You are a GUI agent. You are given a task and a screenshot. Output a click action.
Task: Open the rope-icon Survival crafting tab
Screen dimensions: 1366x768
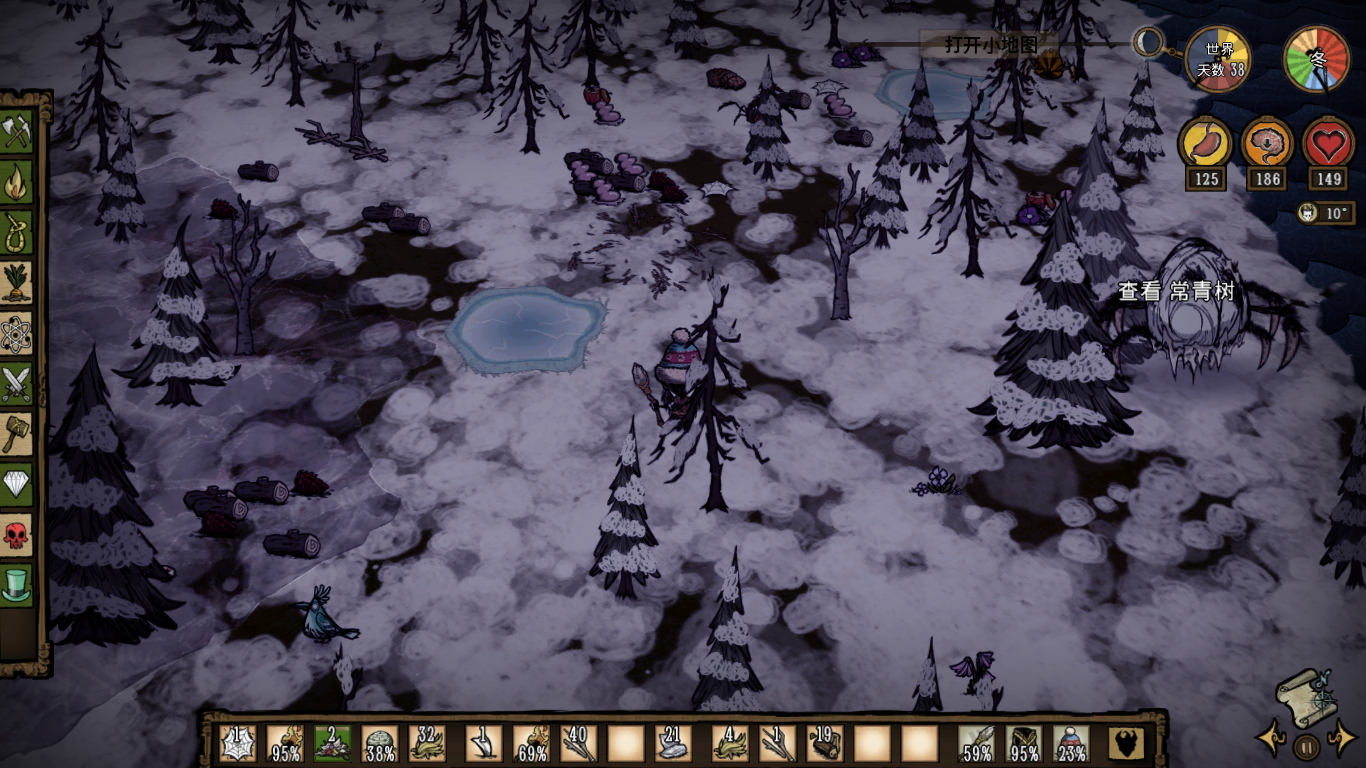pyautogui.click(x=17, y=233)
